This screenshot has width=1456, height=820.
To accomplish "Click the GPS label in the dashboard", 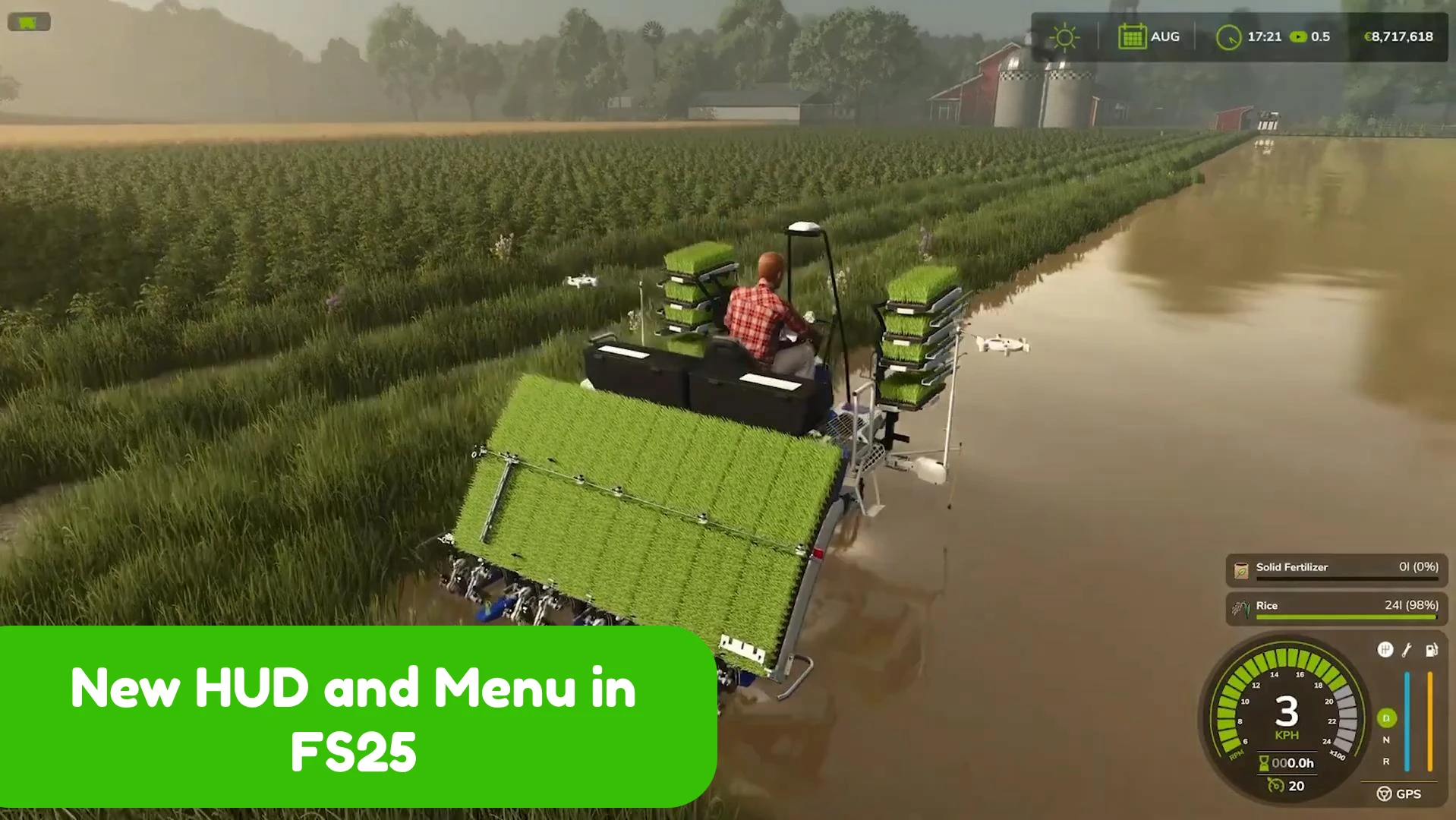I will pyautogui.click(x=1410, y=794).
